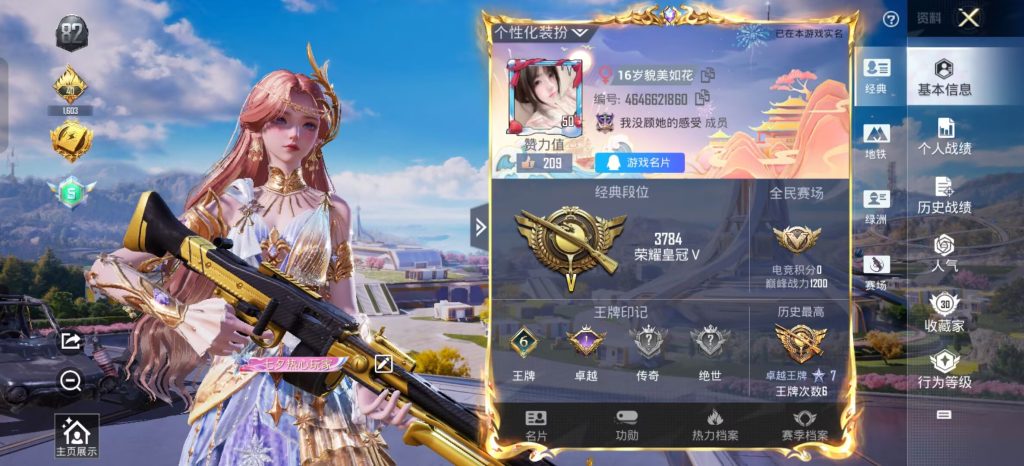
Task: Switch to the 地铁 metro mode tab
Action: click(x=876, y=141)
